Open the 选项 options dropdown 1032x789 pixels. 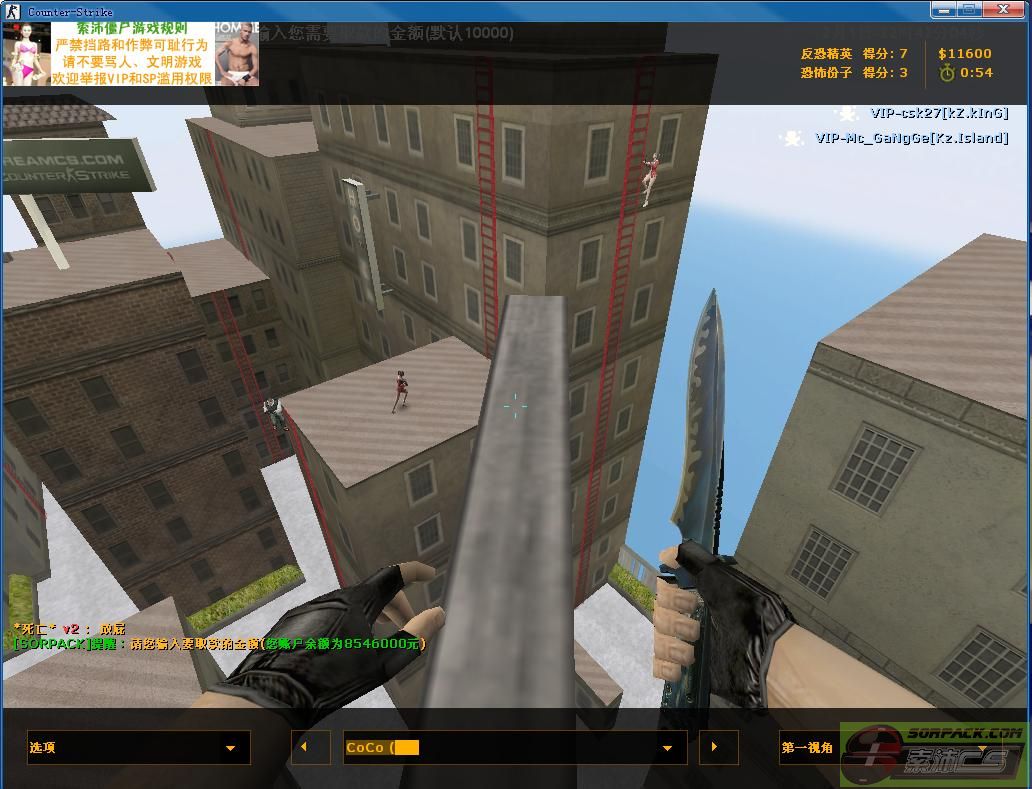pos(138,748)
